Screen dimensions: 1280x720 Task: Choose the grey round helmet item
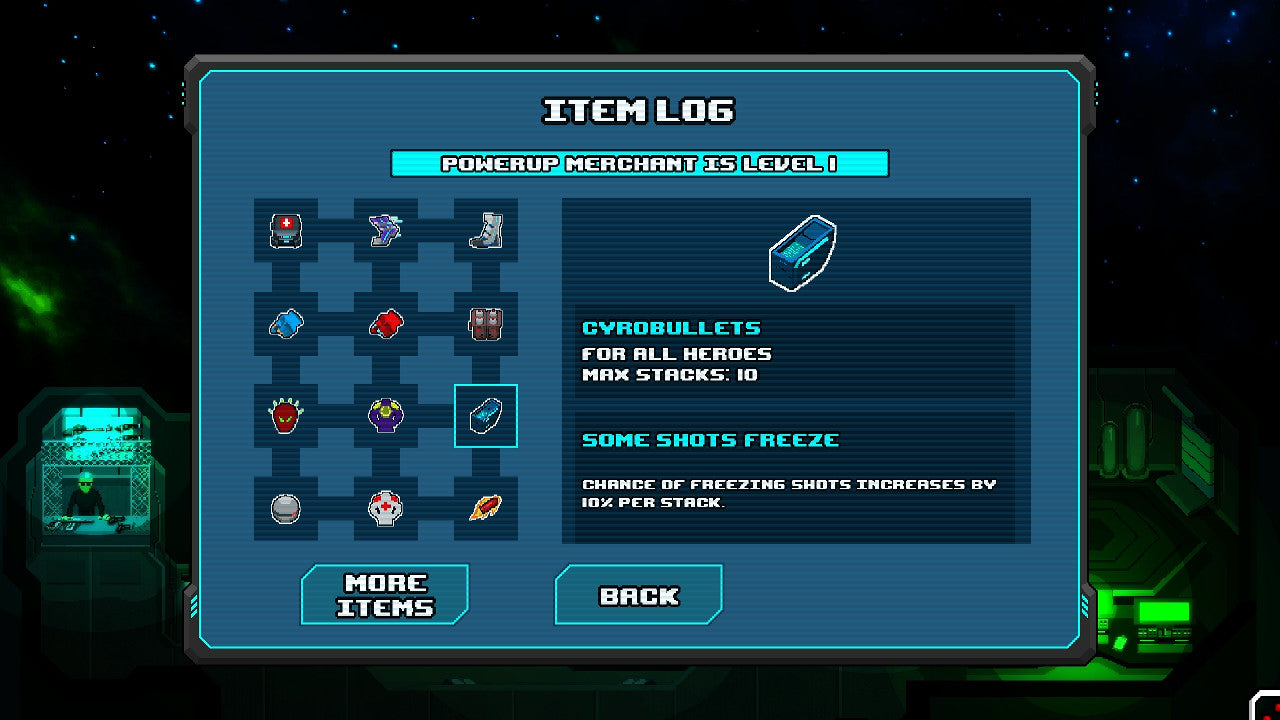(x=286, y=508)
